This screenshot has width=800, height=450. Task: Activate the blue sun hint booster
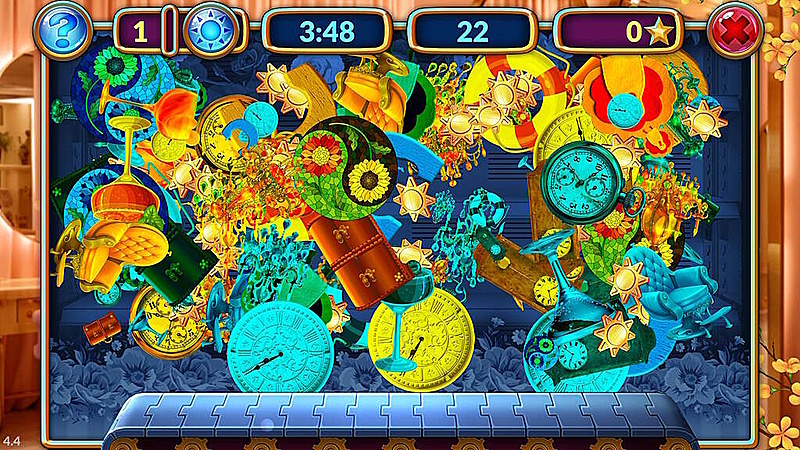(x=211, y=30)
